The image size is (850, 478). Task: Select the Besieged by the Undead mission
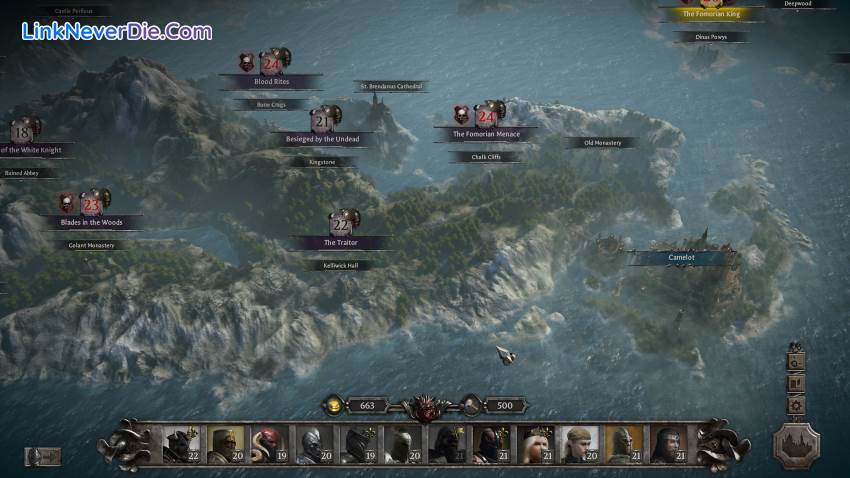[320, 138]
